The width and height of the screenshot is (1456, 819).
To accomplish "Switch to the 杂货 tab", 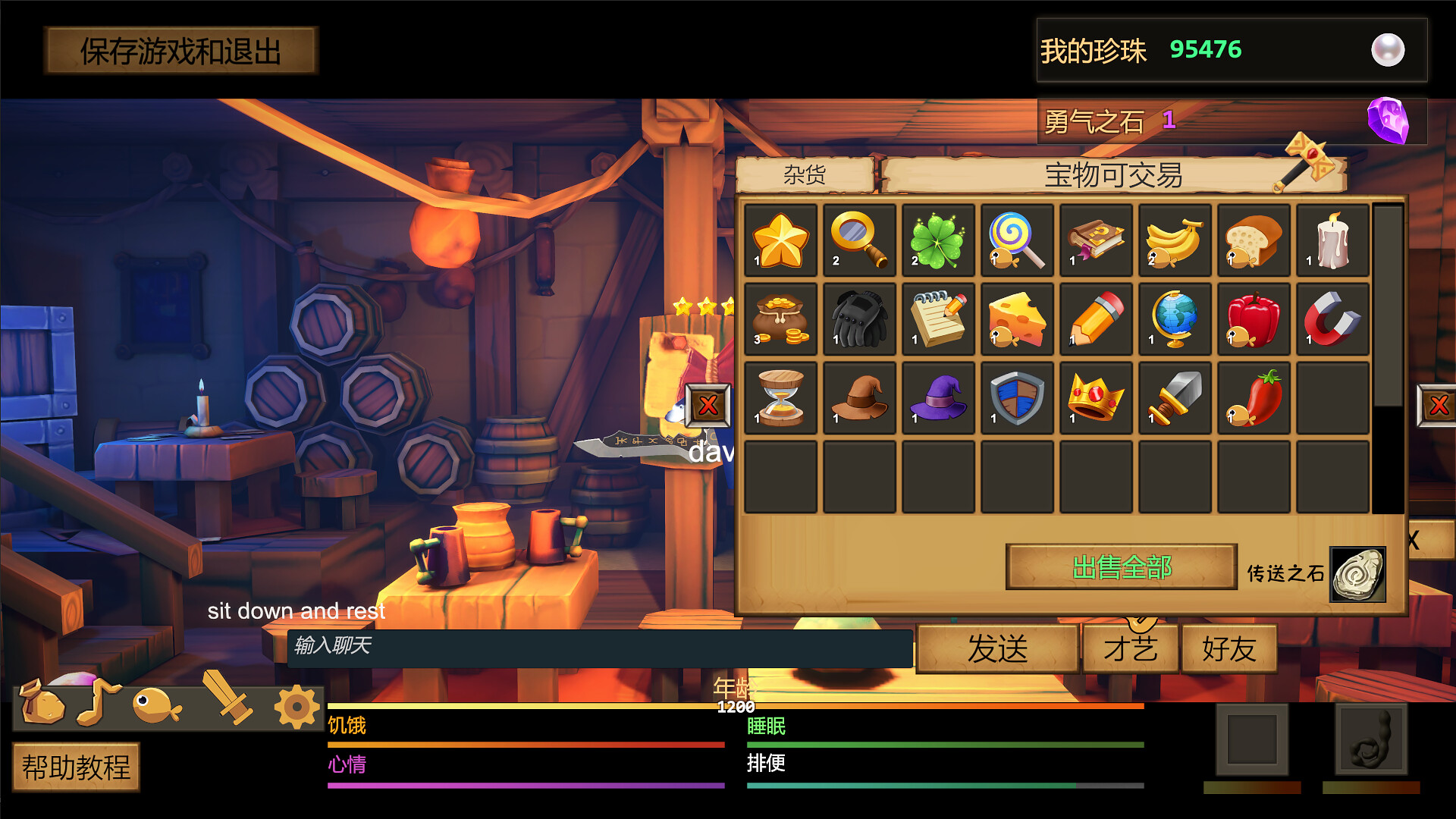I will [x=805, y=174].
